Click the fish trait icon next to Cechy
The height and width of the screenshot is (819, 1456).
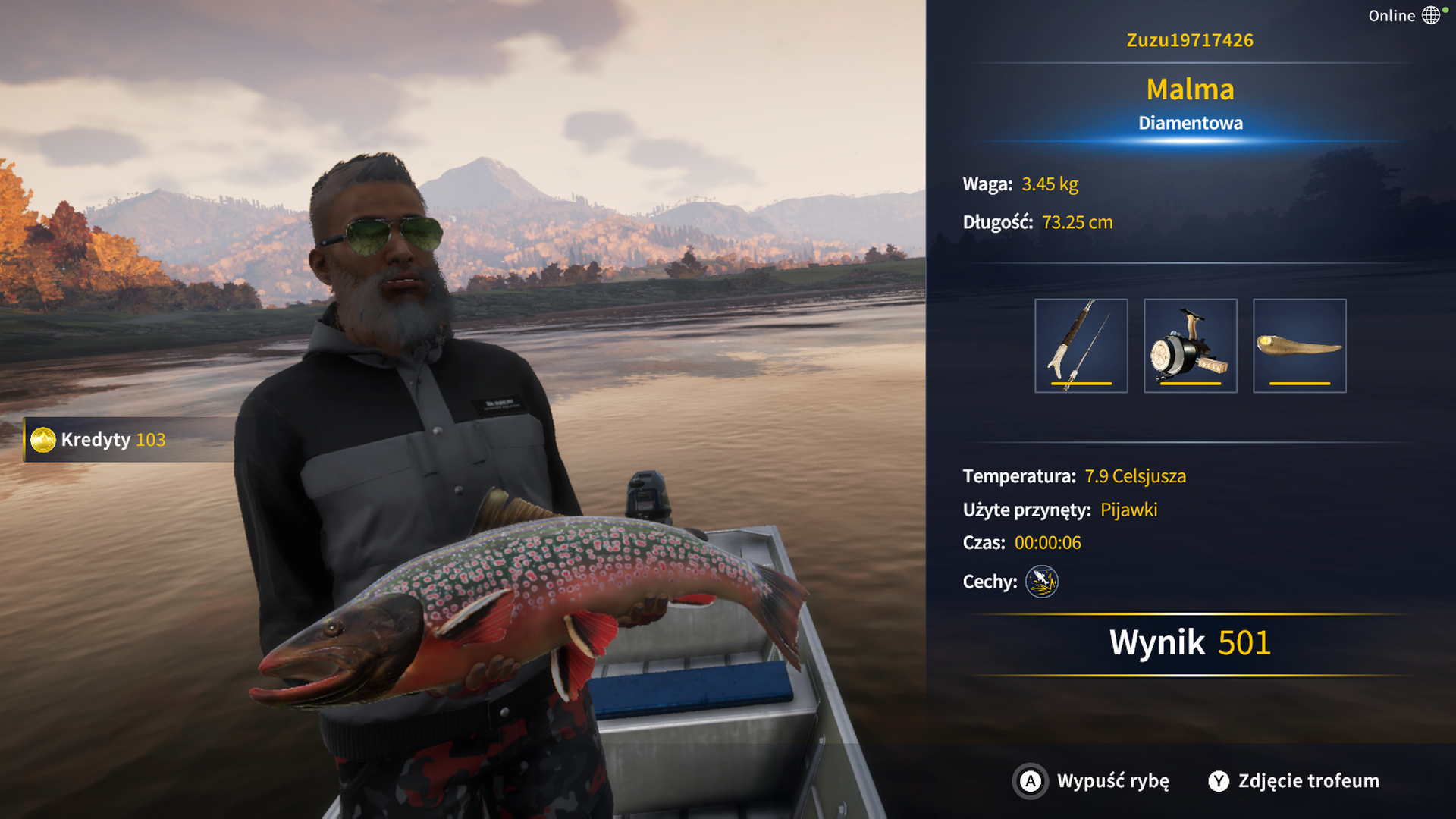[1041, 582]
